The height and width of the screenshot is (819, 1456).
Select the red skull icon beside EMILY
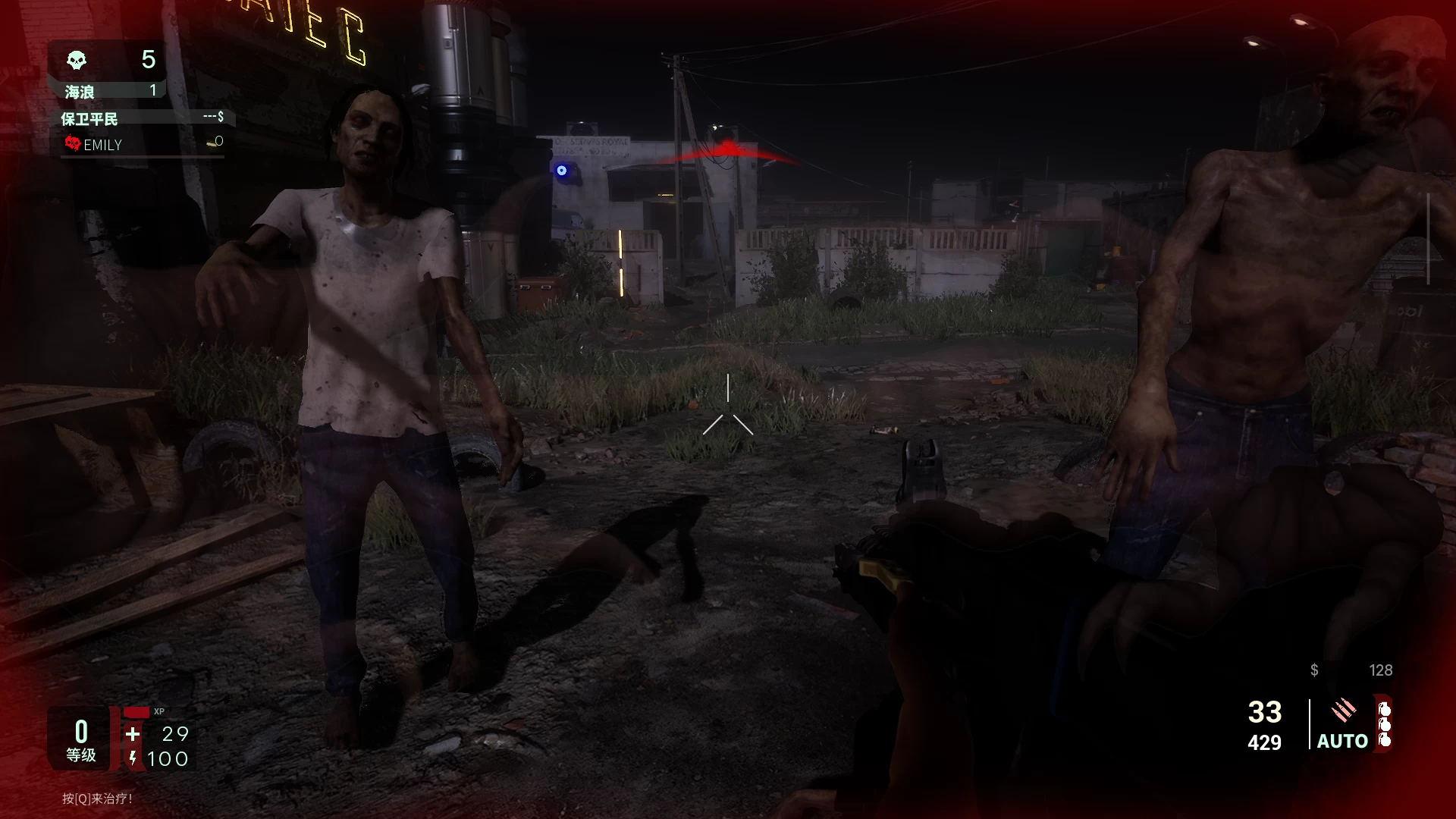pos(73,144)
